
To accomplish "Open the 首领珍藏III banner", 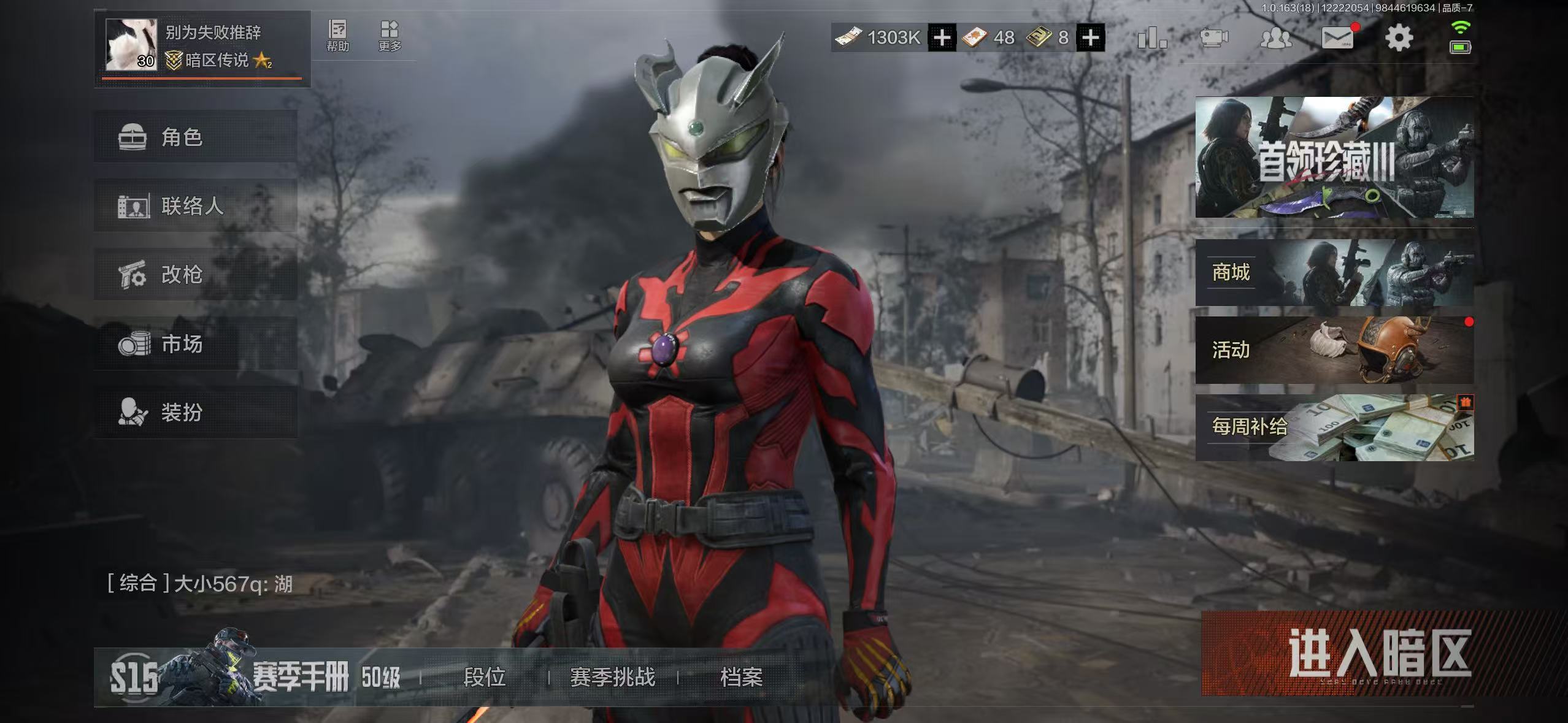I will point(1334,158).
